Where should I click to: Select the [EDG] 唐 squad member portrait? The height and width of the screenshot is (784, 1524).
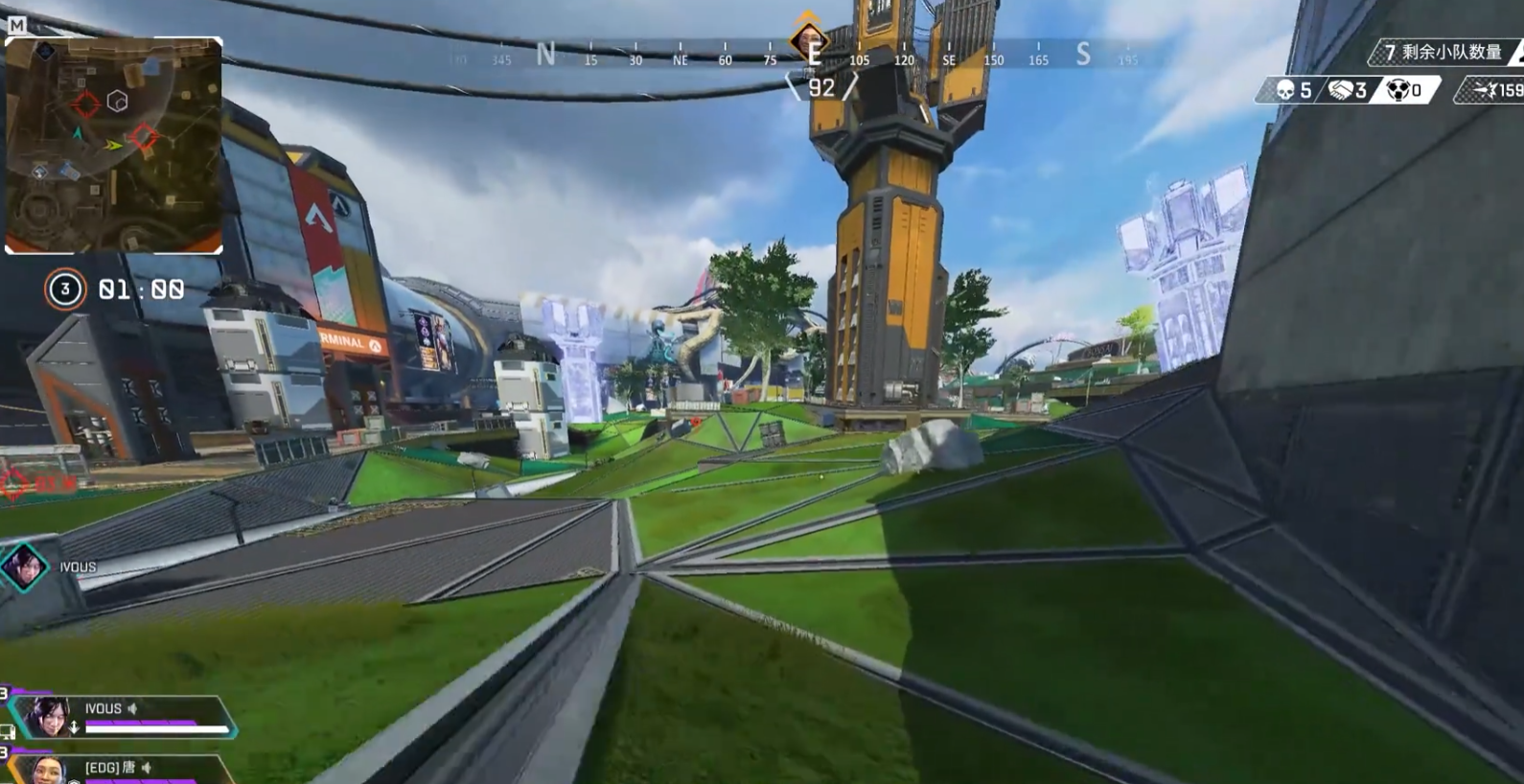click(45, 770)
